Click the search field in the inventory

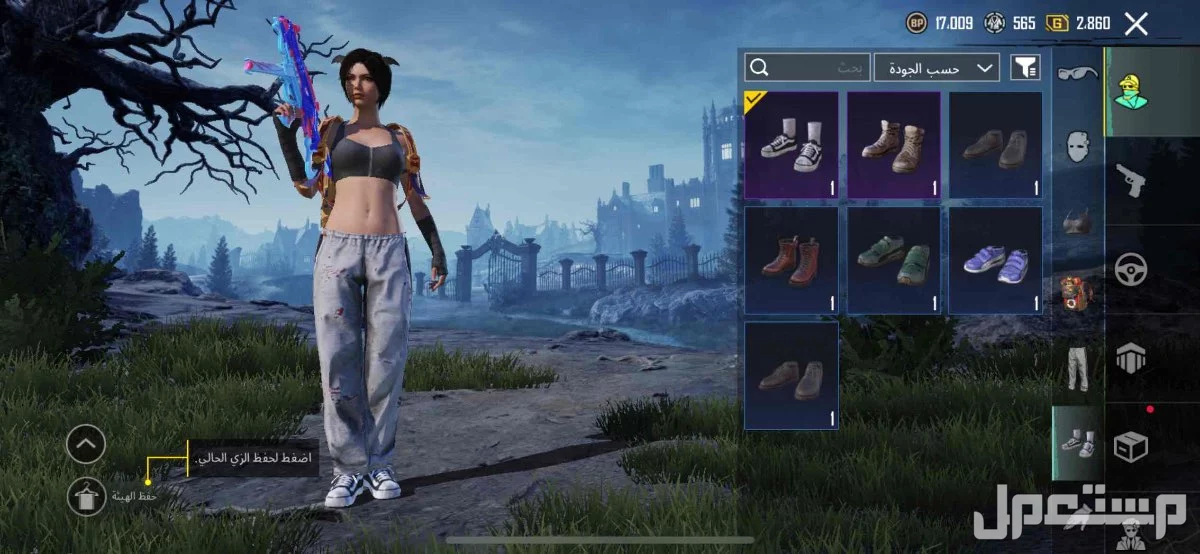(x=807, y=67)
